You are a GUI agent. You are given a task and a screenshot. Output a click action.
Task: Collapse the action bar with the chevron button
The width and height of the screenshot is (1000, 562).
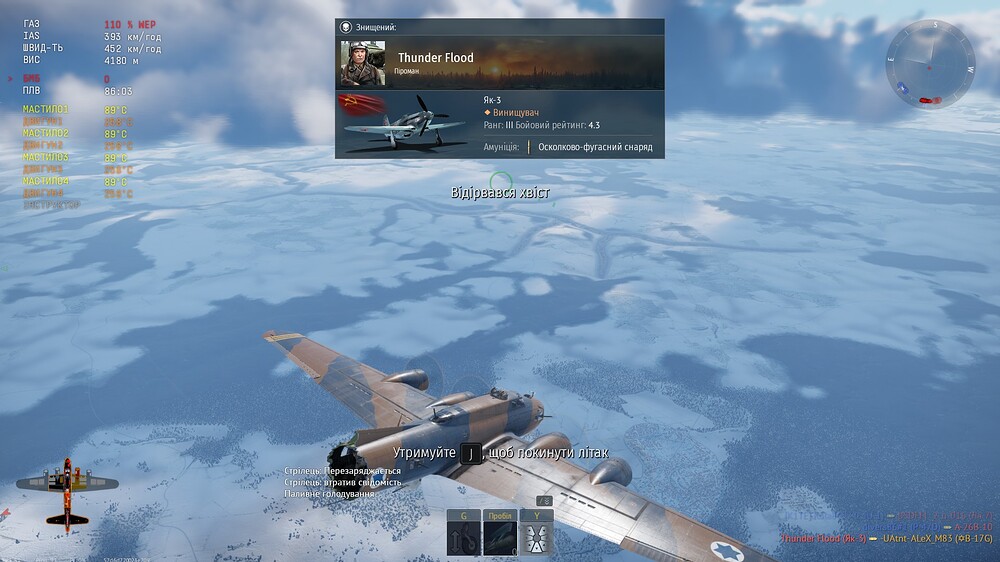545,500
